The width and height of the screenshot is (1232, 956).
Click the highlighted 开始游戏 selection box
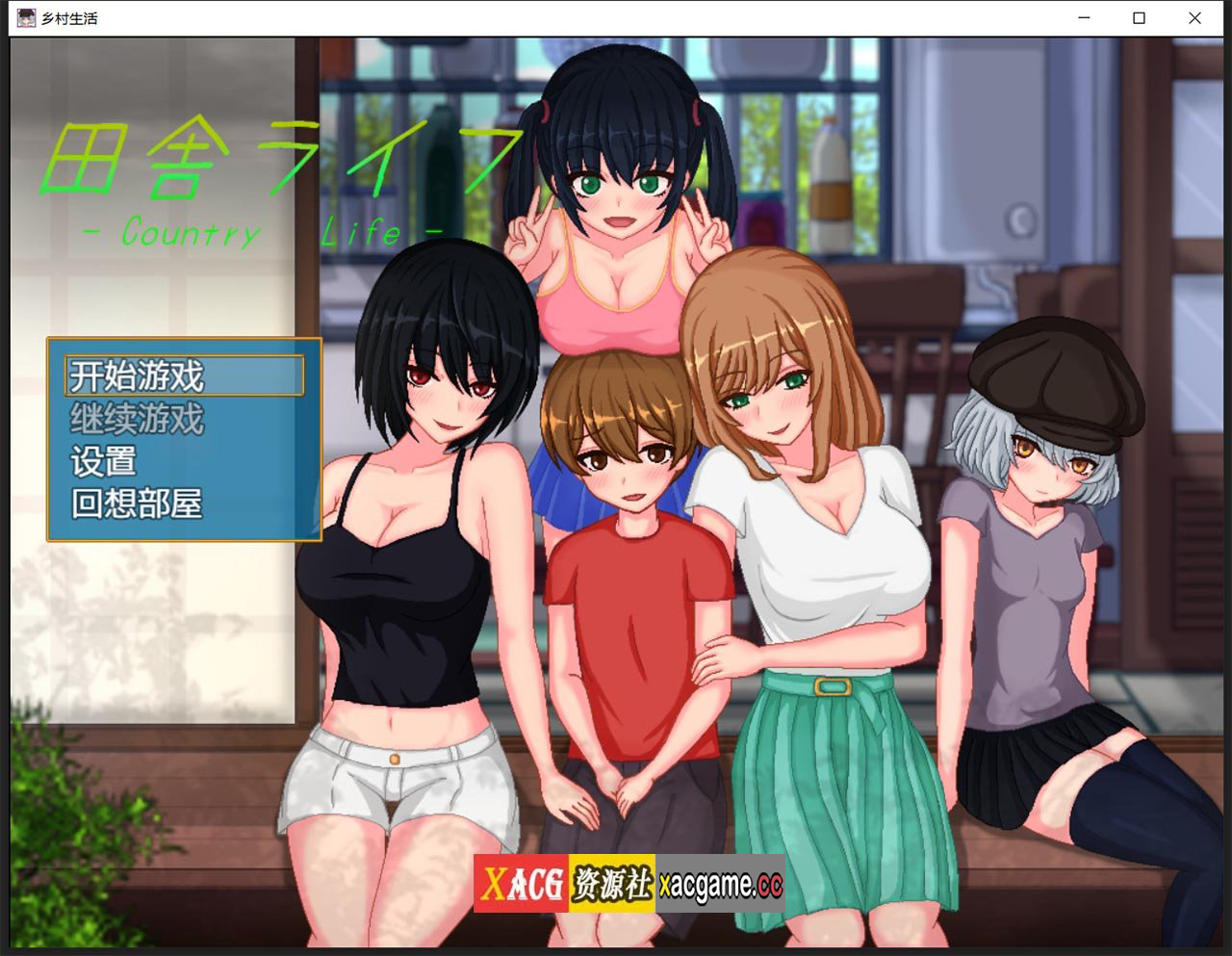tap(183, 375)
